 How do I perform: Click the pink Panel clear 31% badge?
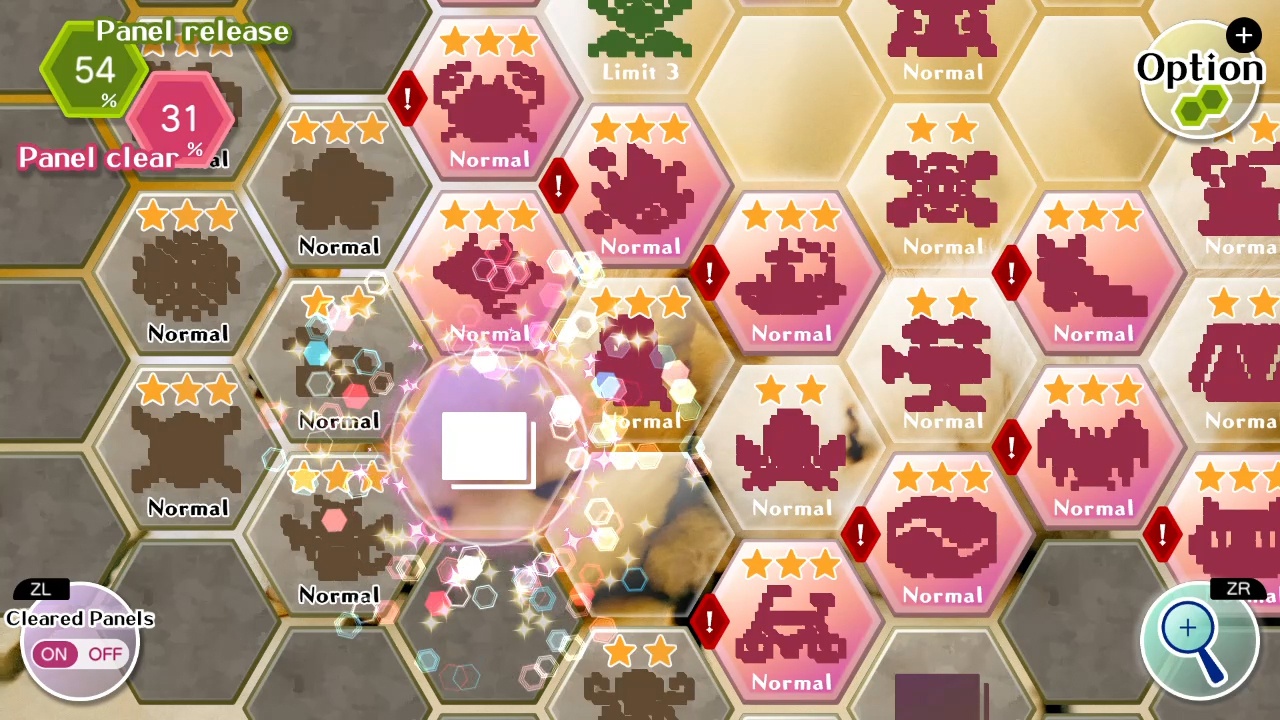pyautogui.click(x=180, y=120)
